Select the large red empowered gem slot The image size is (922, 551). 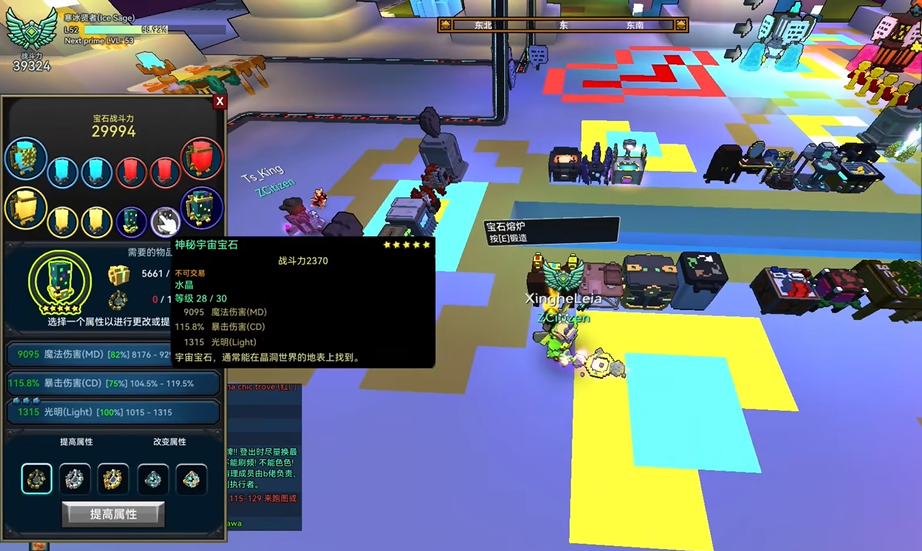point(201,160)
